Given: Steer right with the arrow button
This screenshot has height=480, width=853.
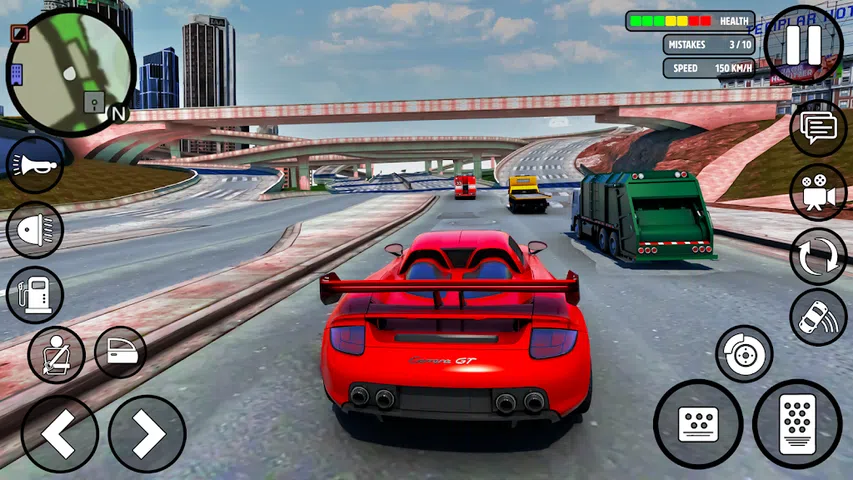Looking at the screenshot, I should (147, 434).
